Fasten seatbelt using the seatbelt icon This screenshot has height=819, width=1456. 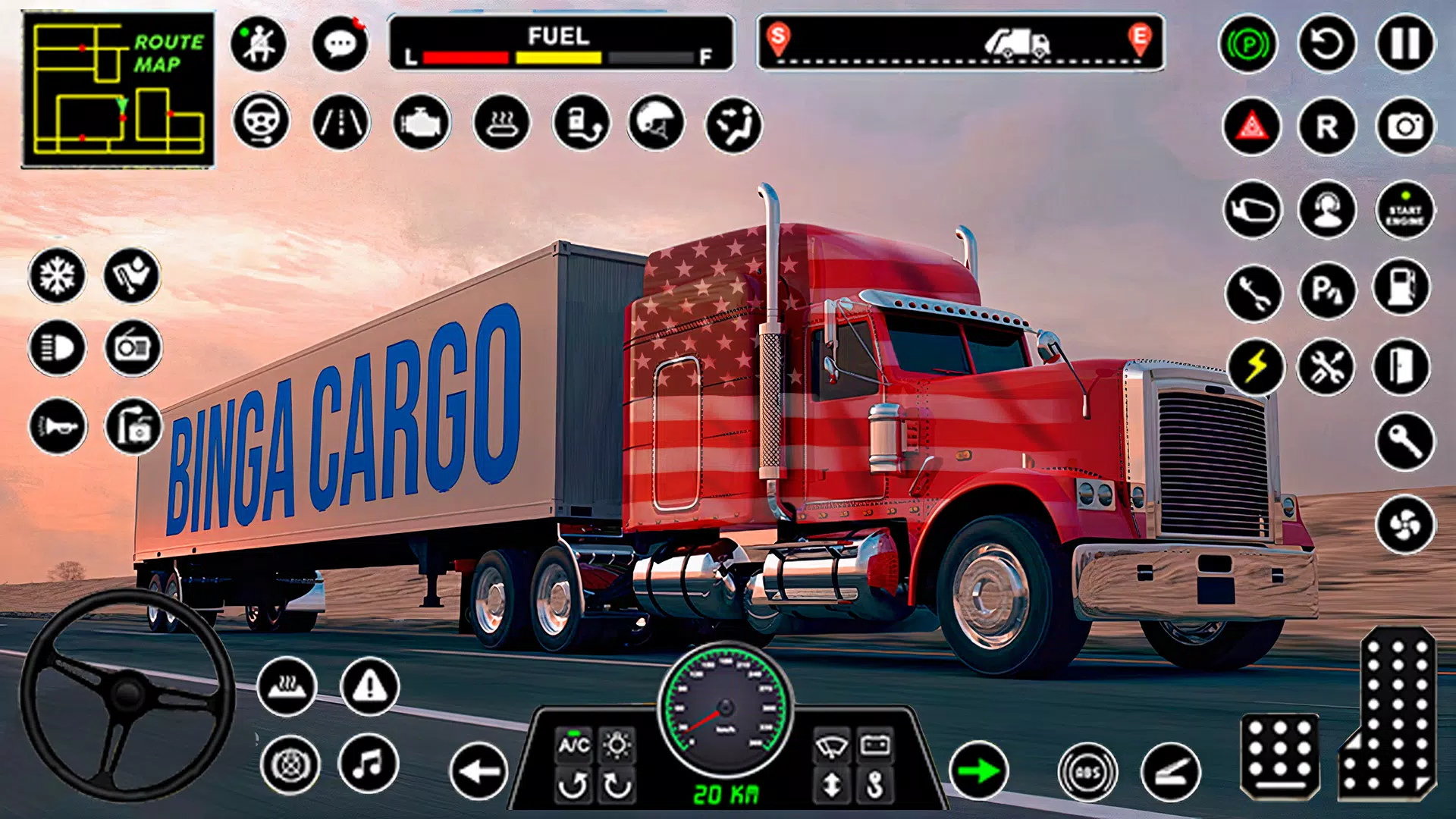tap(259, 44)
